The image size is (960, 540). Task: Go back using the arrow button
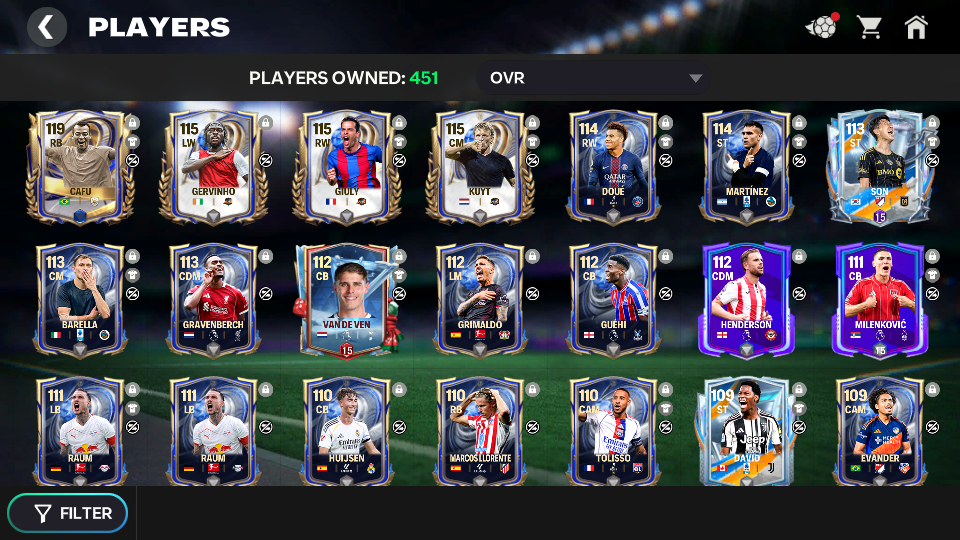coord(46,27)
